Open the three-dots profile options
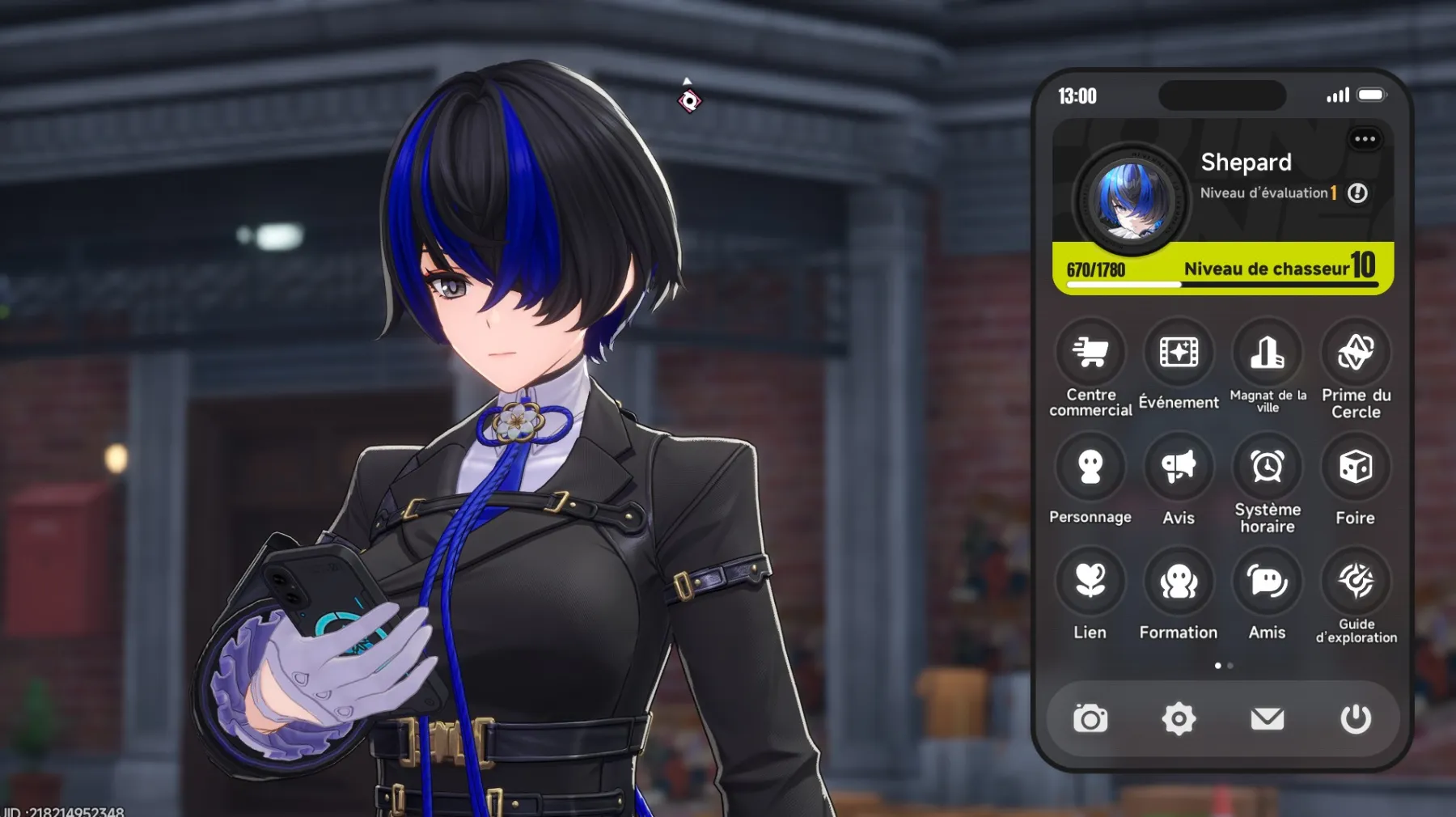Screen dimensions: 1456x817 (x=1365, y=139)
